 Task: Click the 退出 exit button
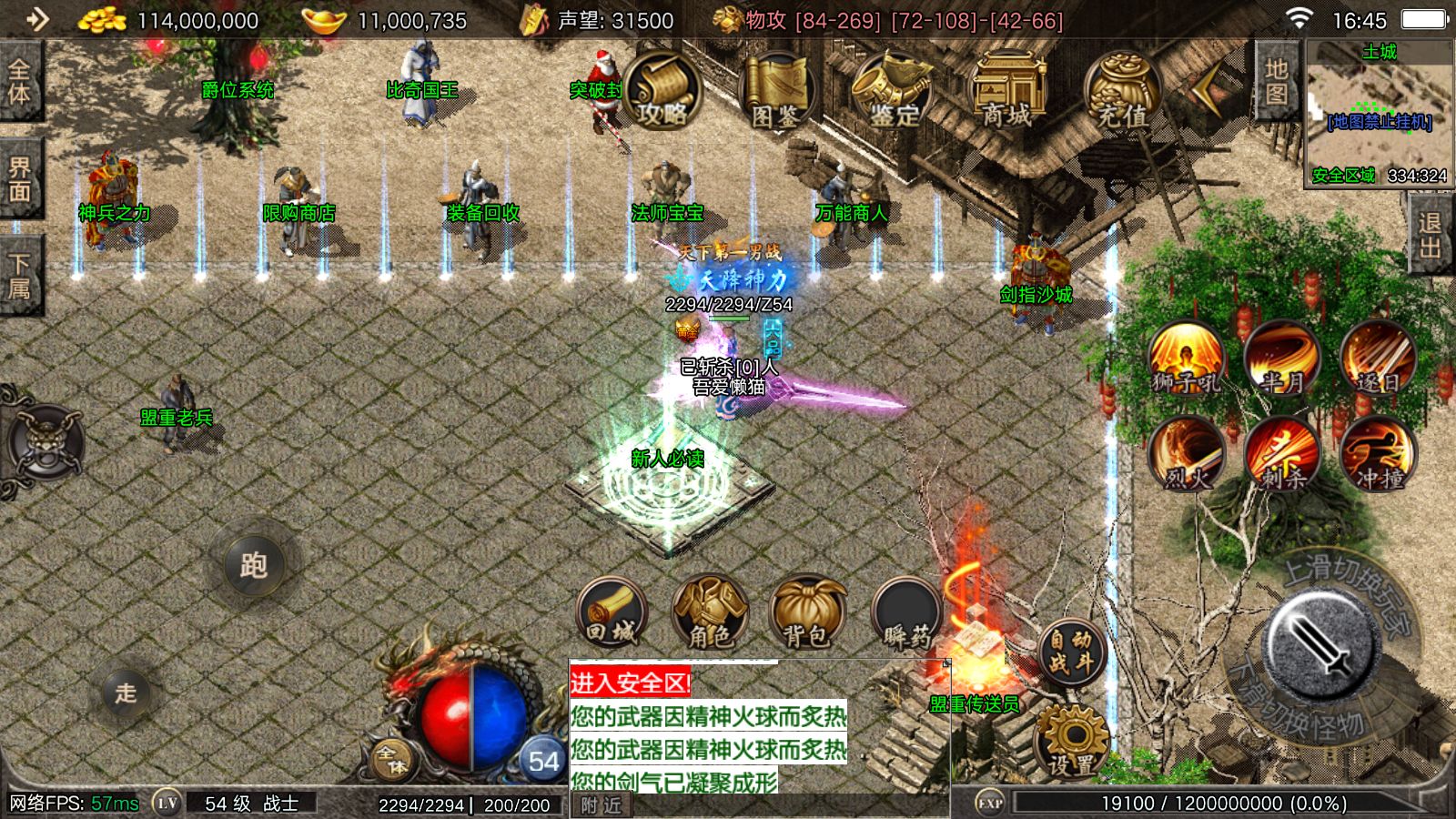(1431, 235)
